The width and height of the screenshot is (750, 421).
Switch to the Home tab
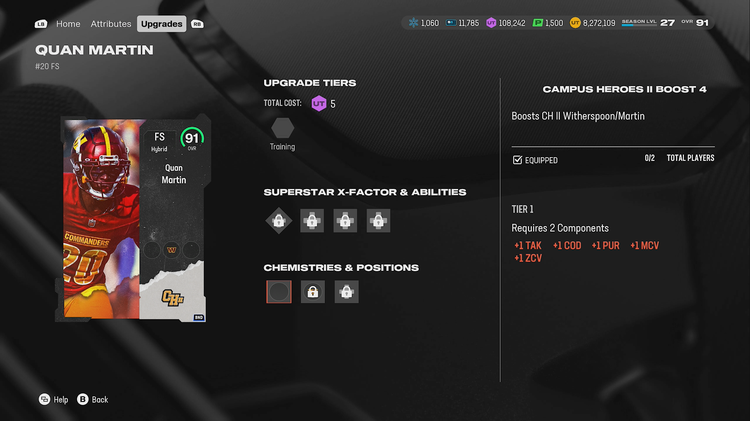point(68,23)
